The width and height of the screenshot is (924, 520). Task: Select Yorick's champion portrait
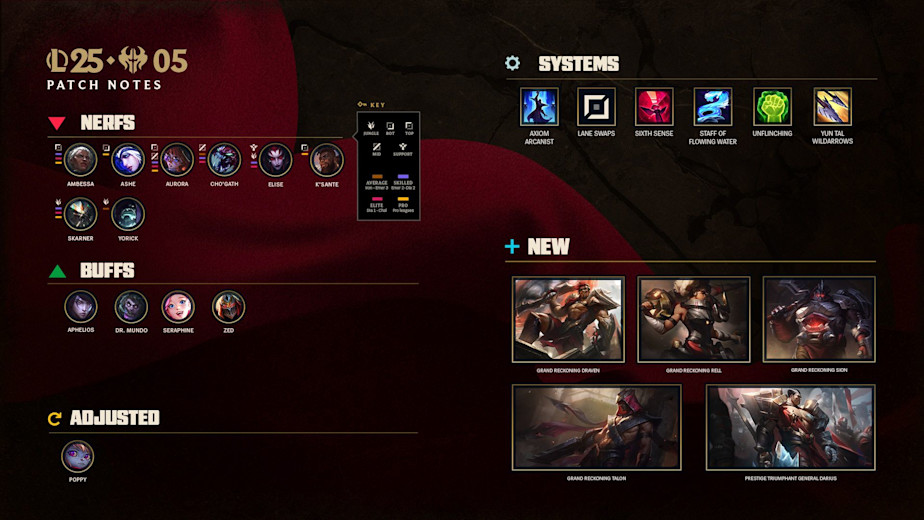pyautogui.click(x=128, y=214)
